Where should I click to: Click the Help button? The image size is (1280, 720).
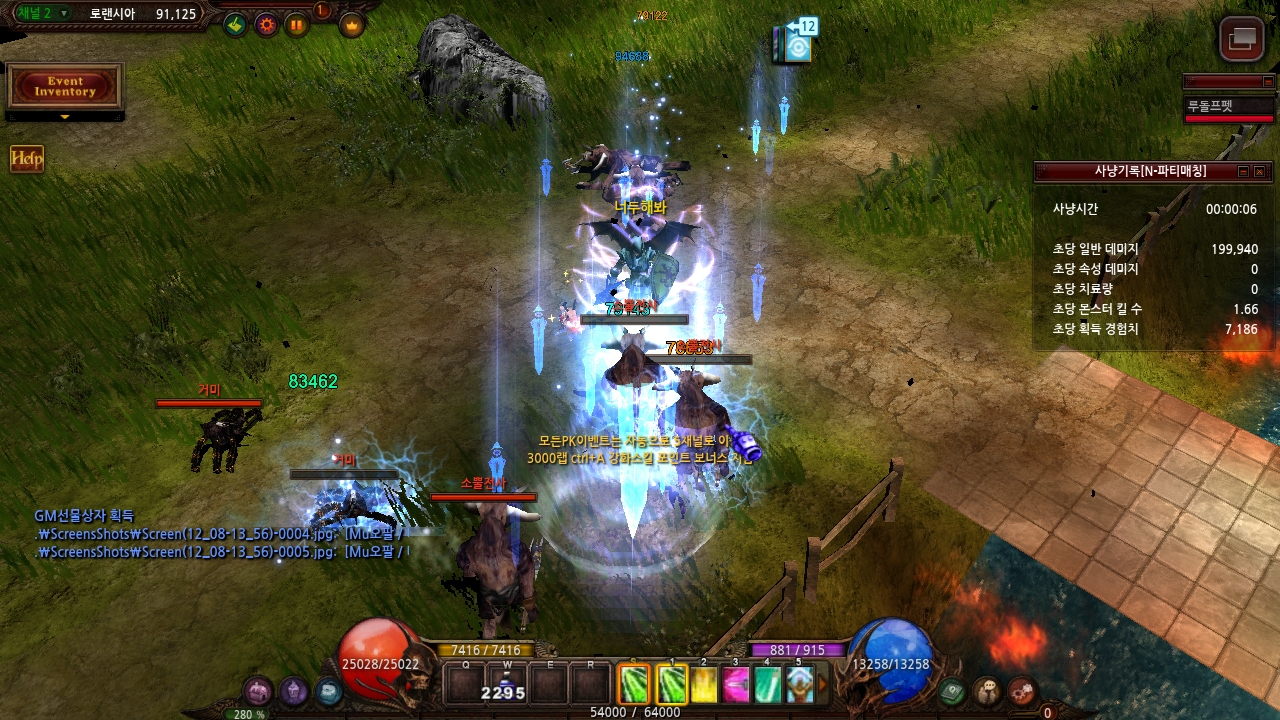27,159
